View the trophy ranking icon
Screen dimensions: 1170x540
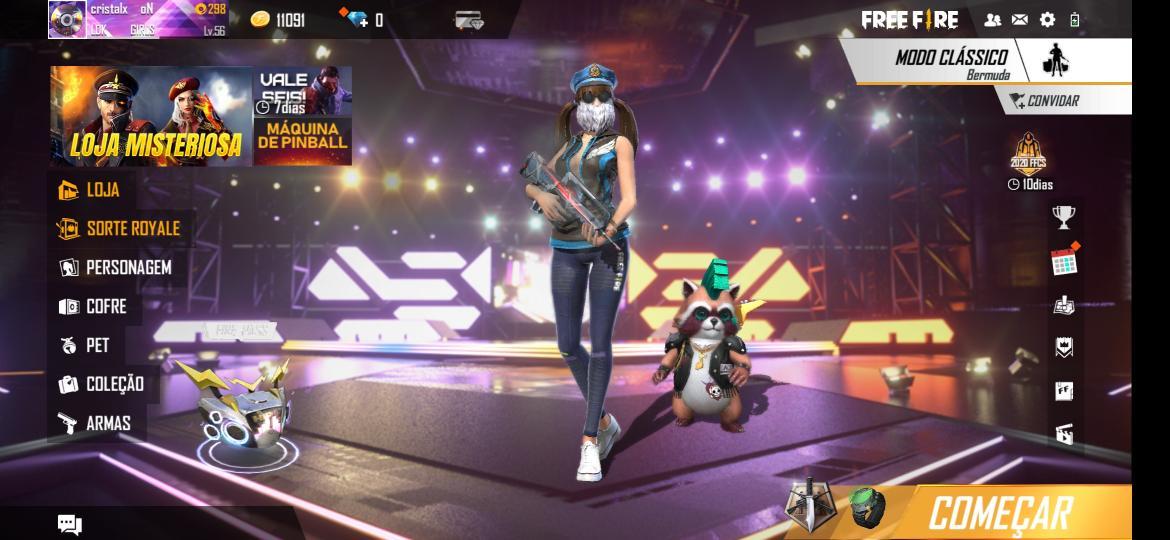(1063, 217)
